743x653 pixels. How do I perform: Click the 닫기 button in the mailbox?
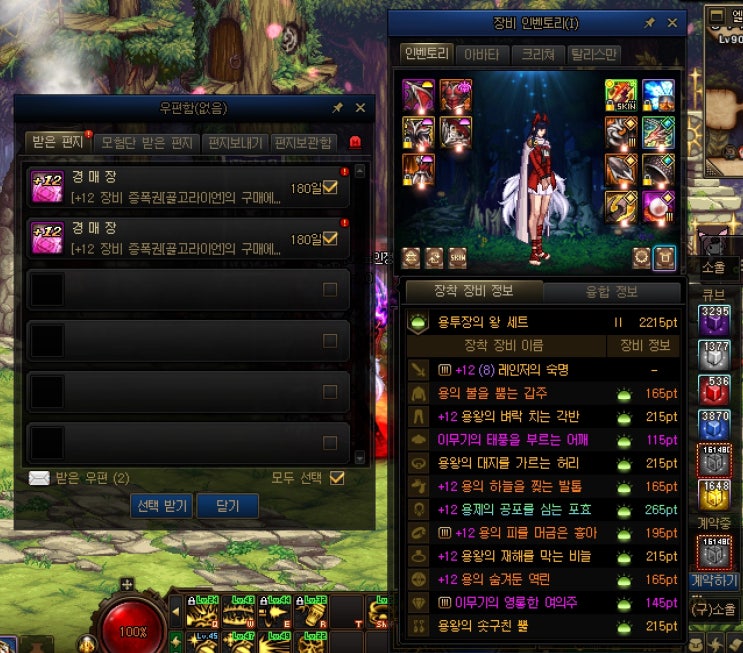(227, 506)
